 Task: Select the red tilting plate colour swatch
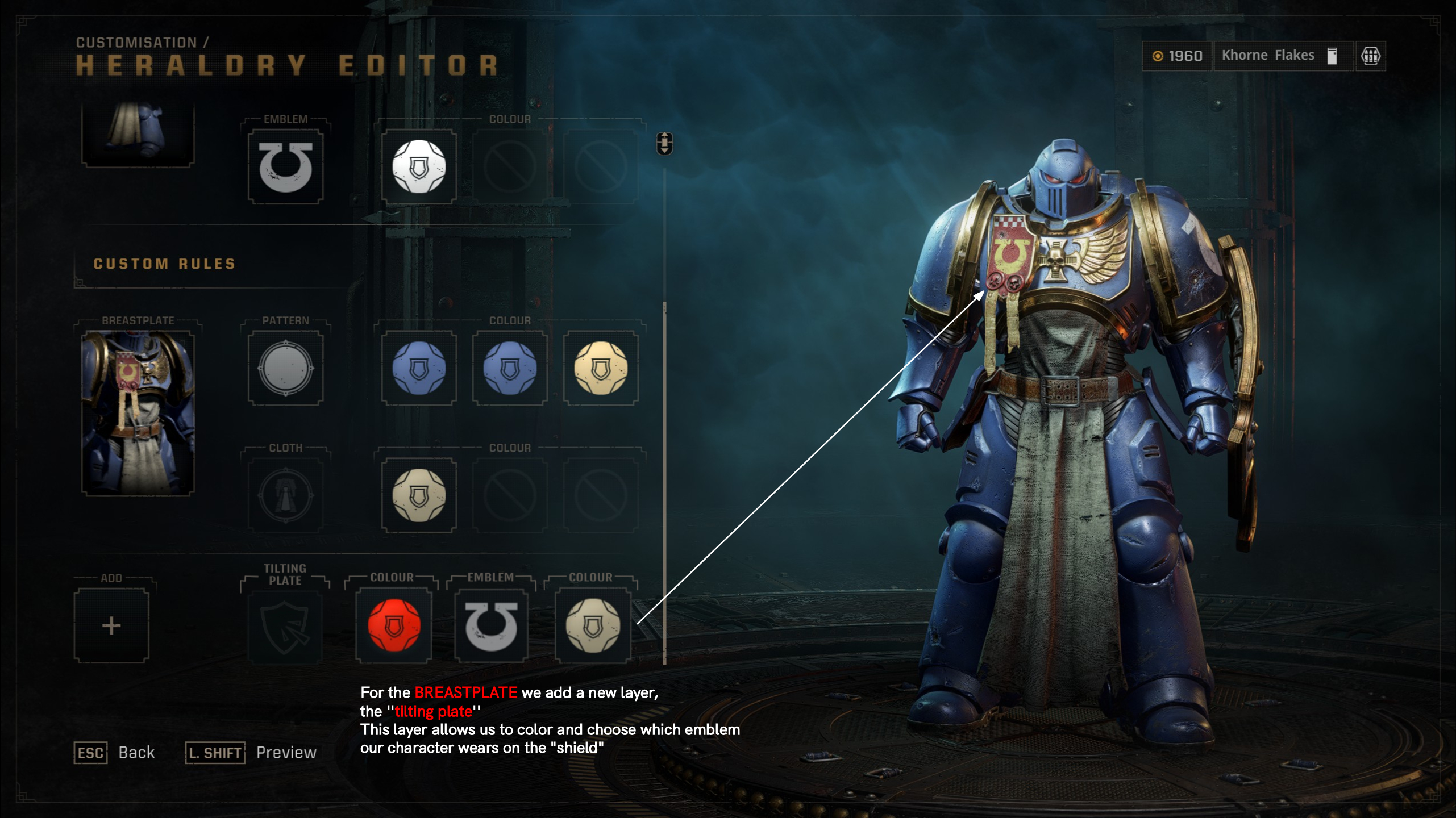click(393, 627)
